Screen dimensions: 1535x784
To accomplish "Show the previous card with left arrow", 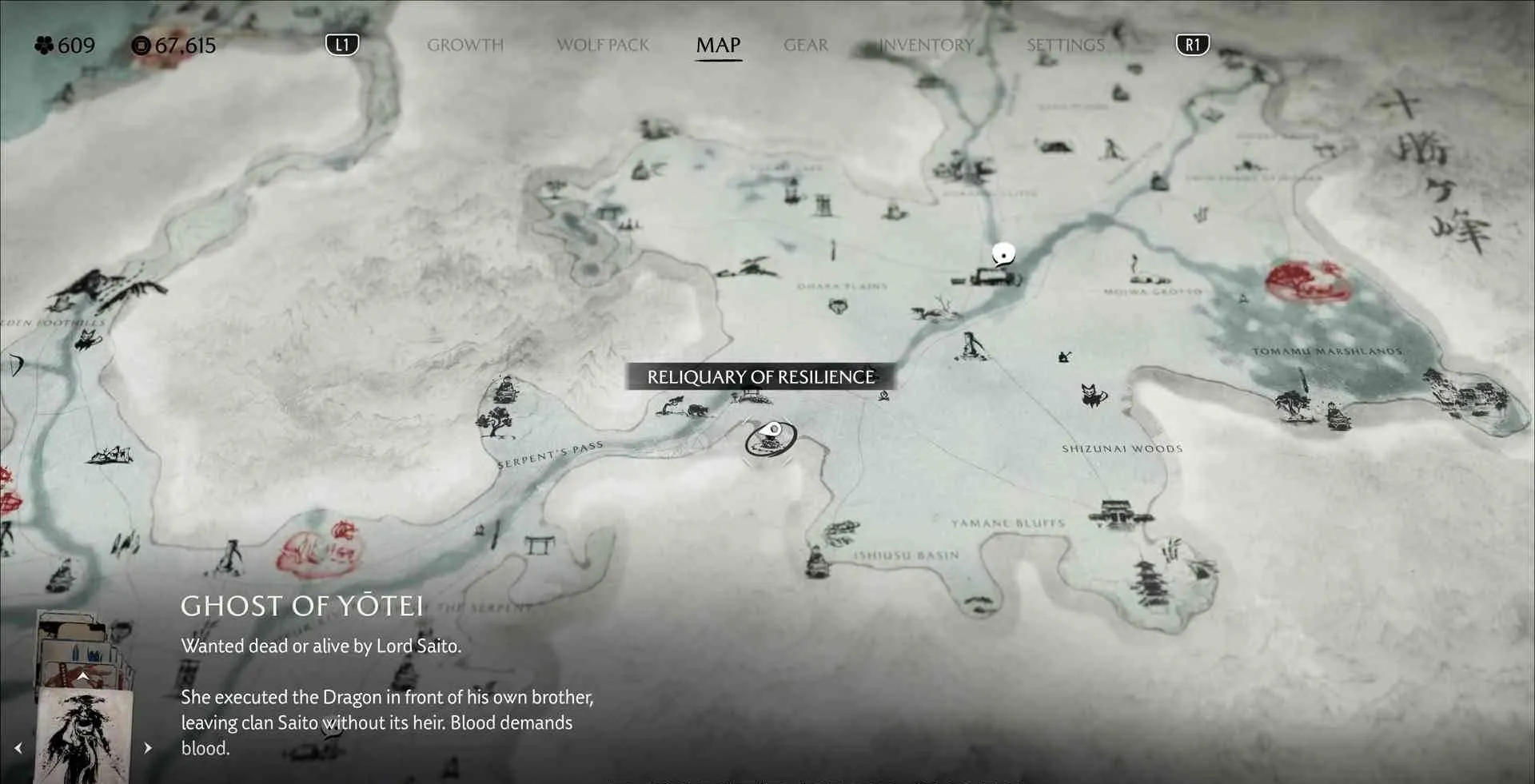I will pos(18,748).
